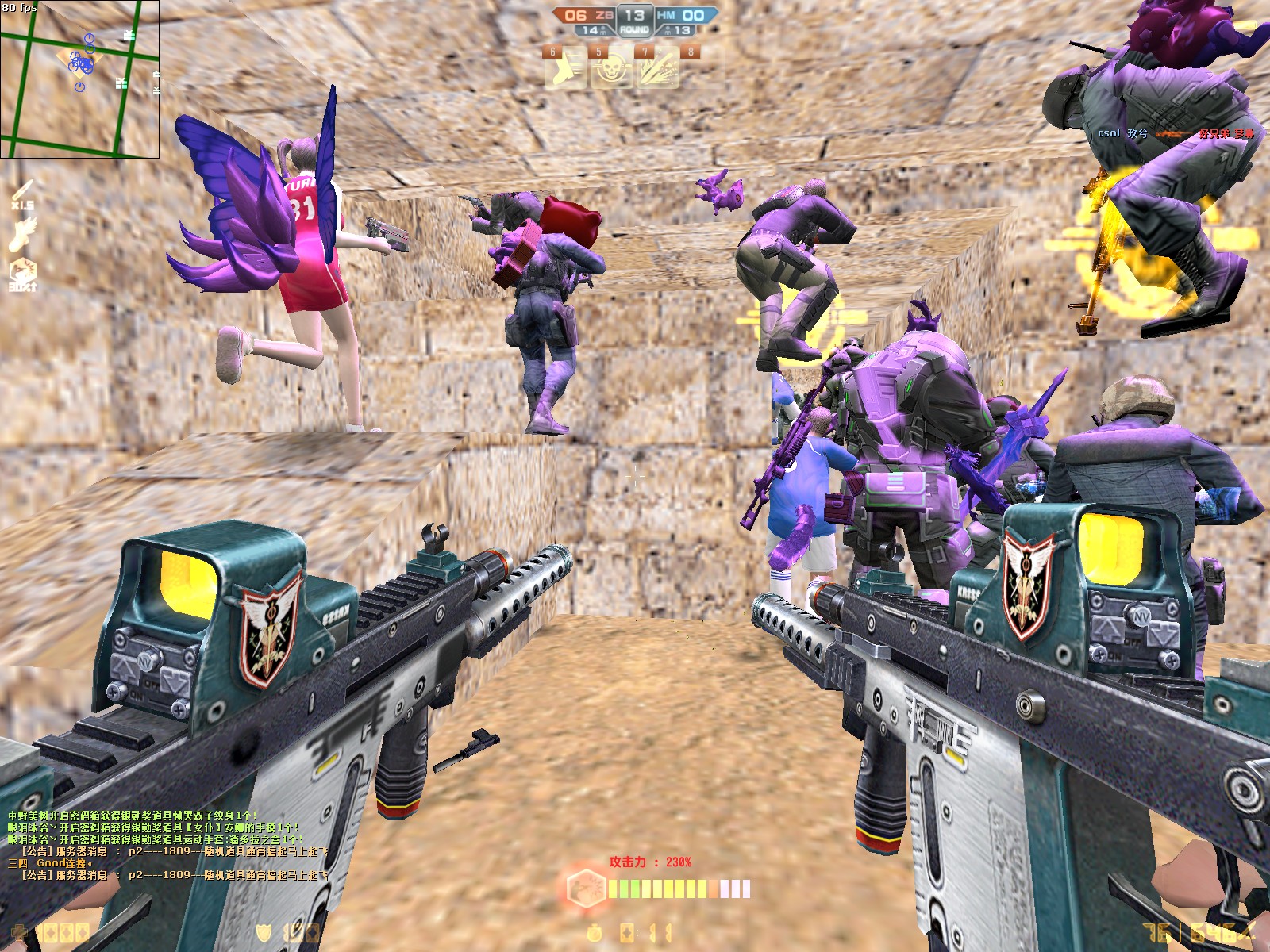1270x952 pixels.
Task: Click the server announcement chat log
Action: pos(168,846)
